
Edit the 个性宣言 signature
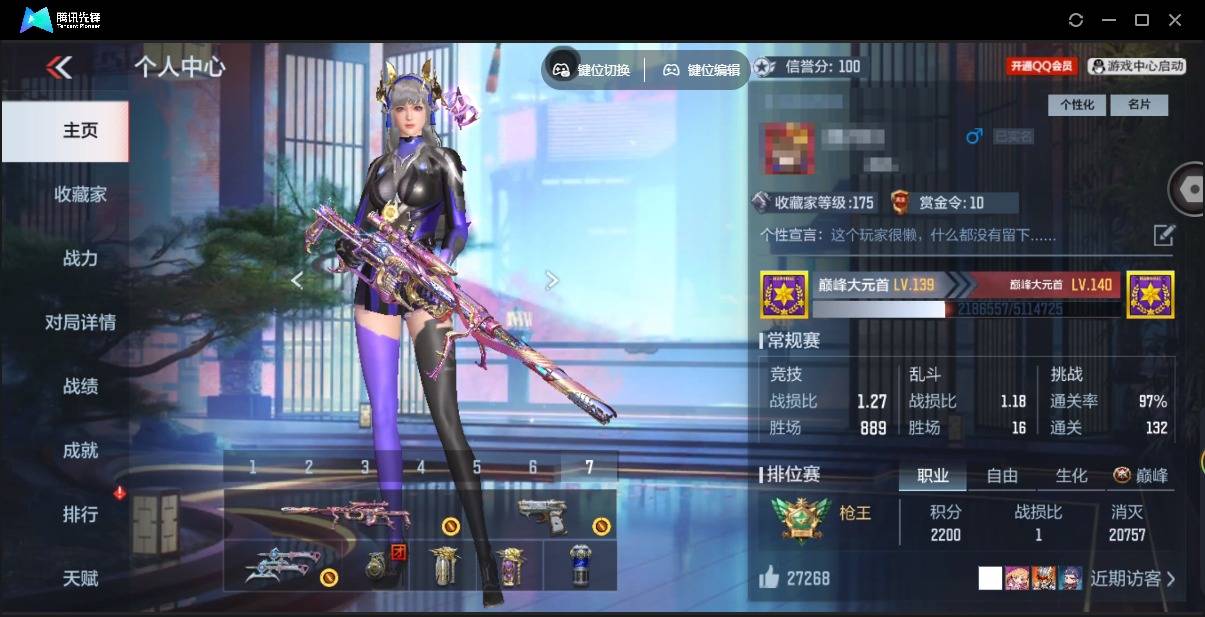pos(1163,235)
